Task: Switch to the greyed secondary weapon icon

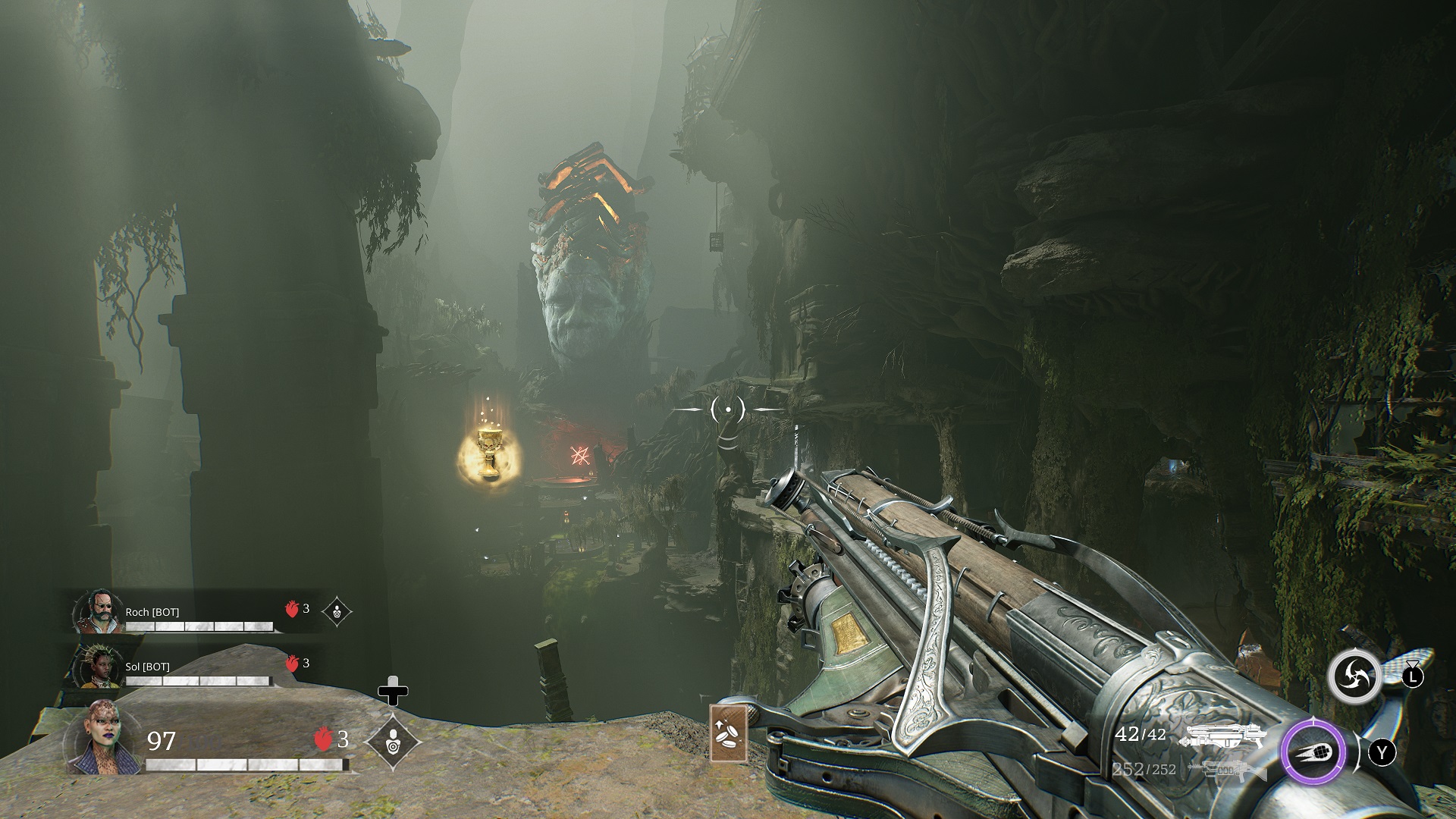Action: coord(1225,771)
